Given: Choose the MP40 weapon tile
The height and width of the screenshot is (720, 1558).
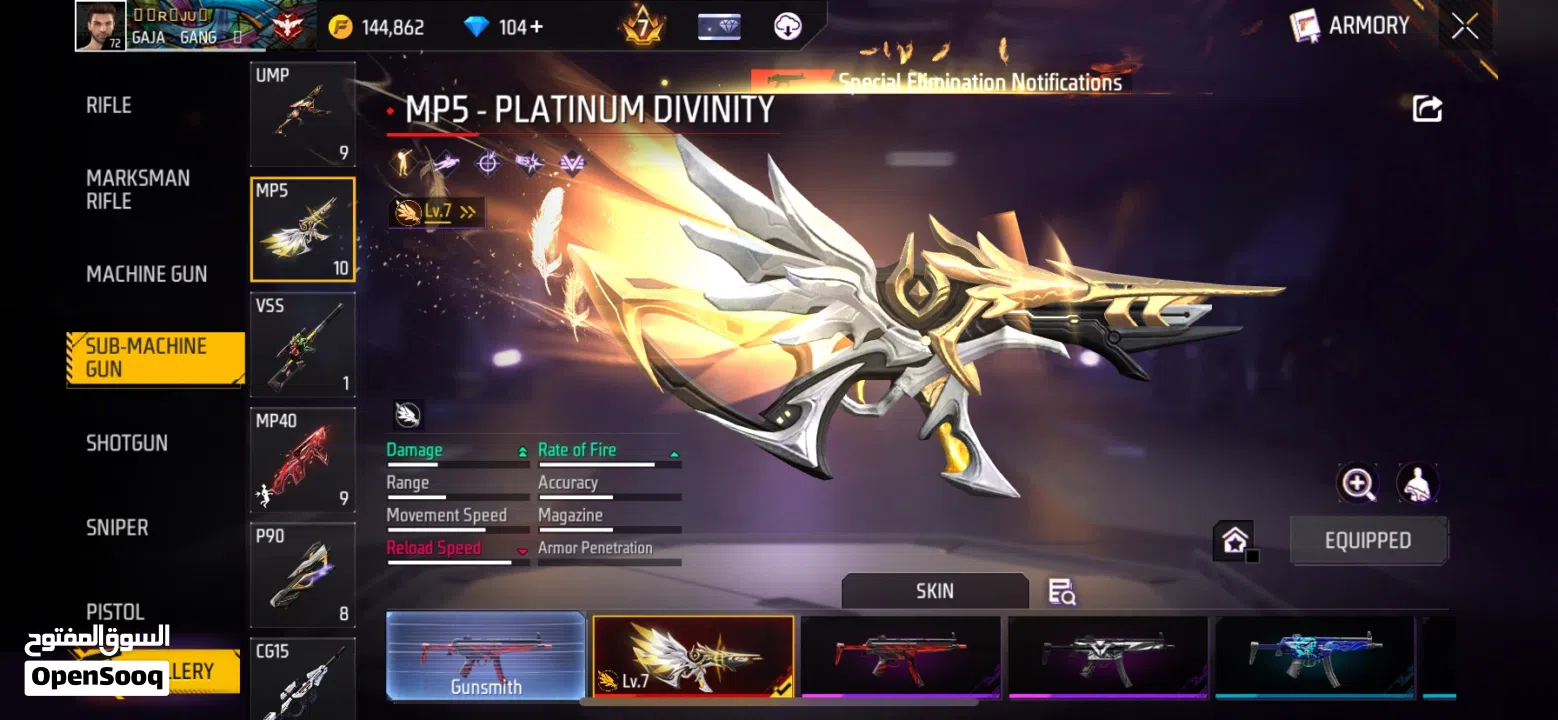Looking at the screenshot, I should tap(302, 460).
